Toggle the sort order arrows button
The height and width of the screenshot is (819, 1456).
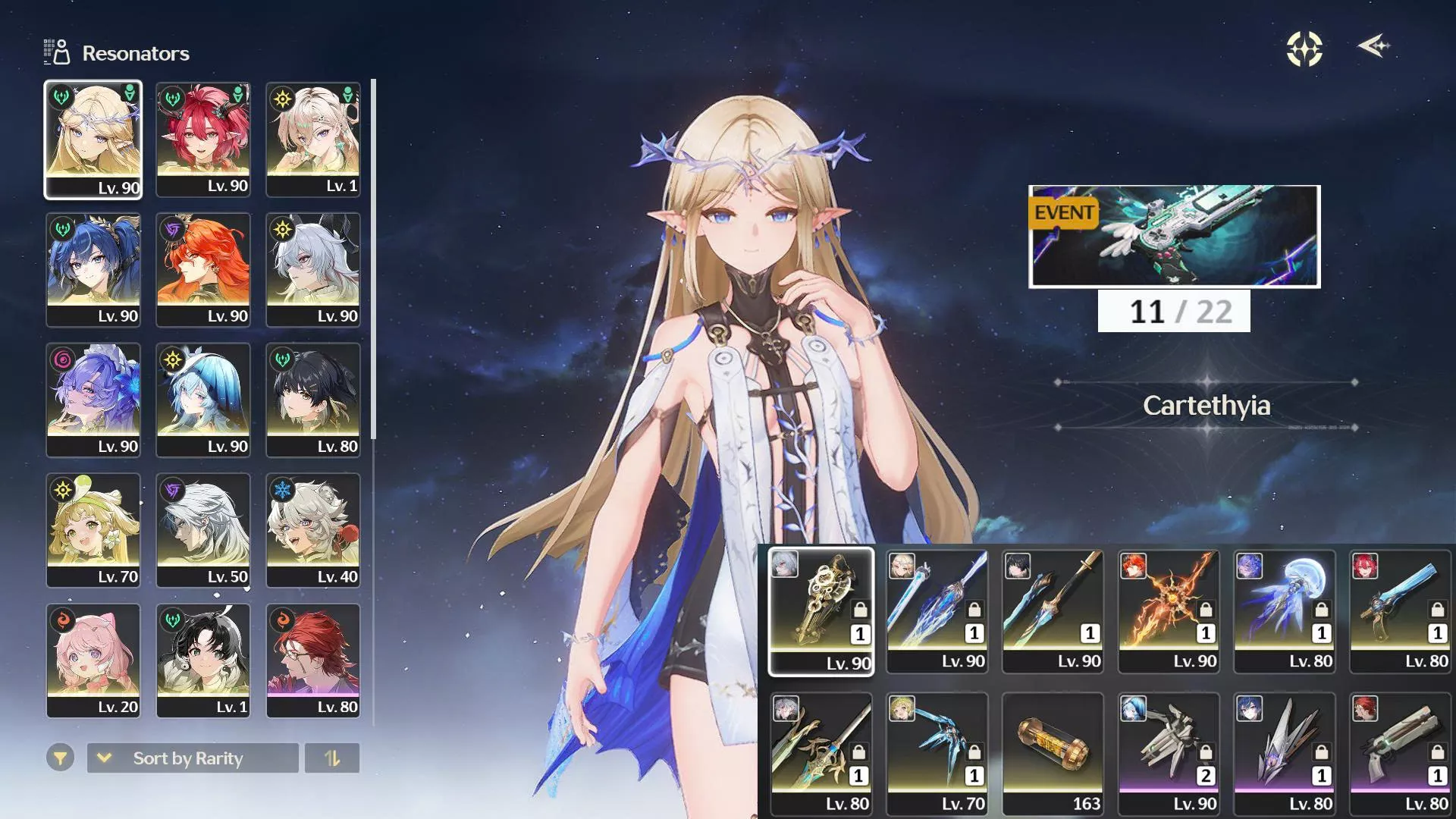point(332,758)
